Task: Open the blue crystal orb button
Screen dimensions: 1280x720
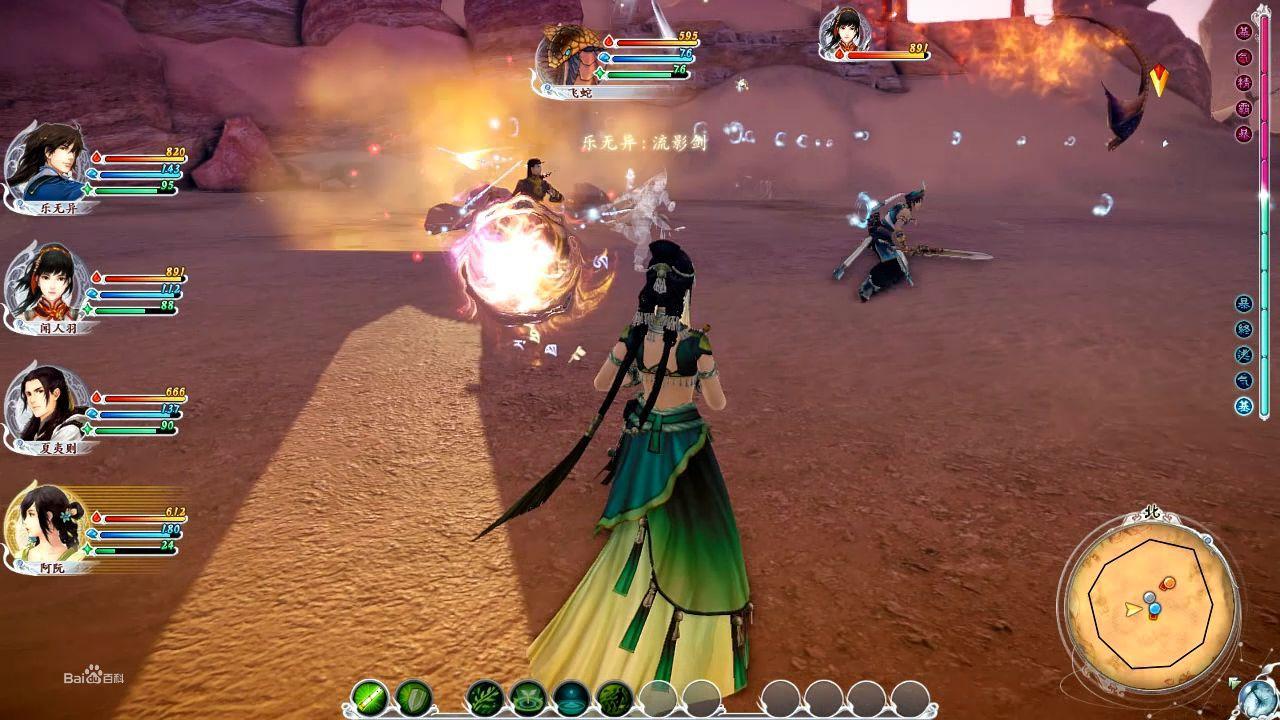Action: pyautogui.click(x=1256, y=699)
